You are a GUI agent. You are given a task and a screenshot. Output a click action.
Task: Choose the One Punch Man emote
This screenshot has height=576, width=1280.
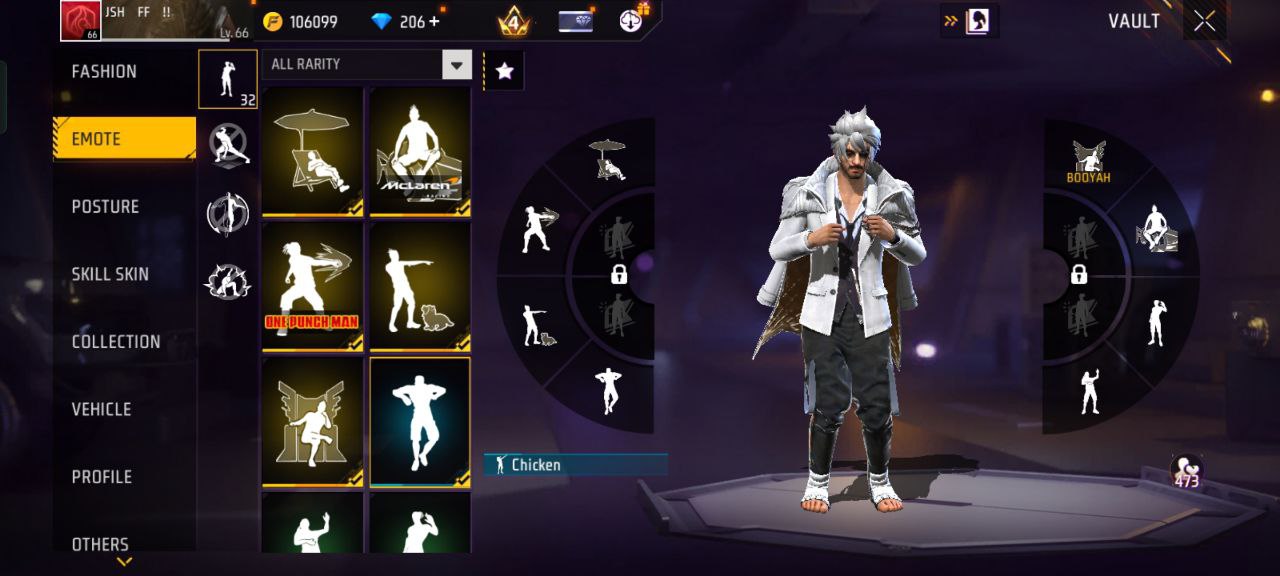[312, 286]
